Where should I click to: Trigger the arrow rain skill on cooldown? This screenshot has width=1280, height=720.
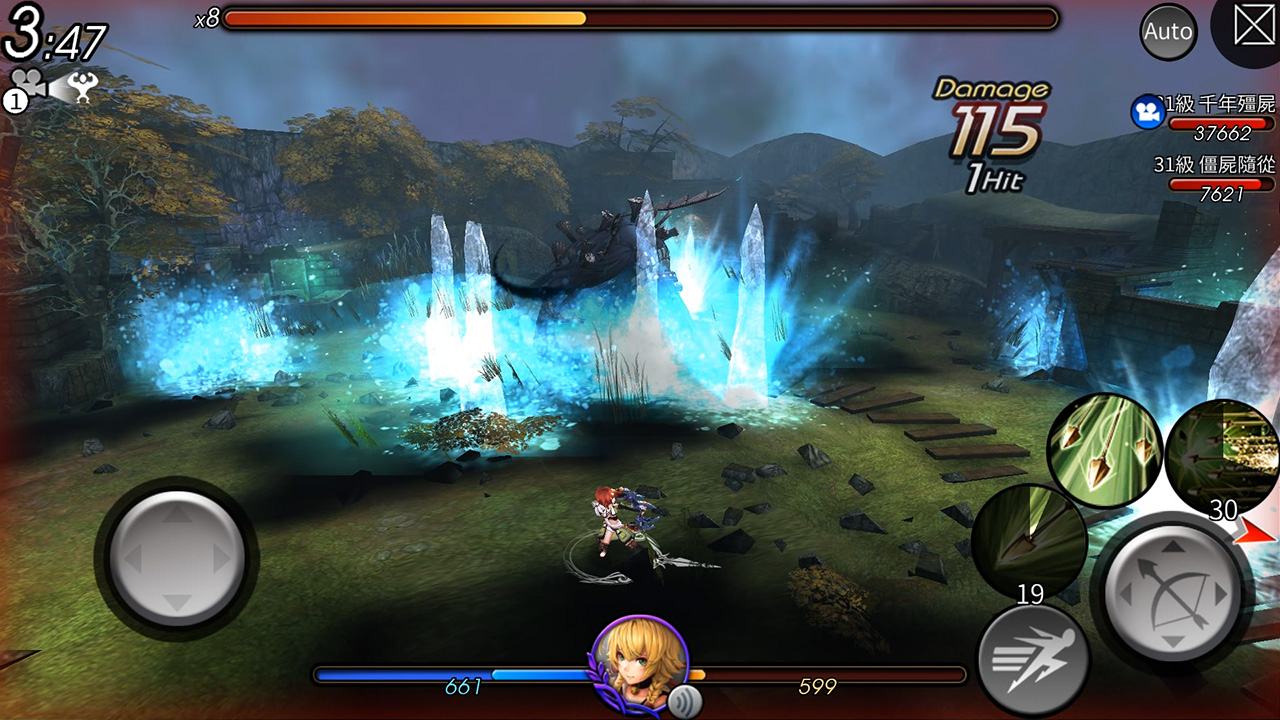1224,456
